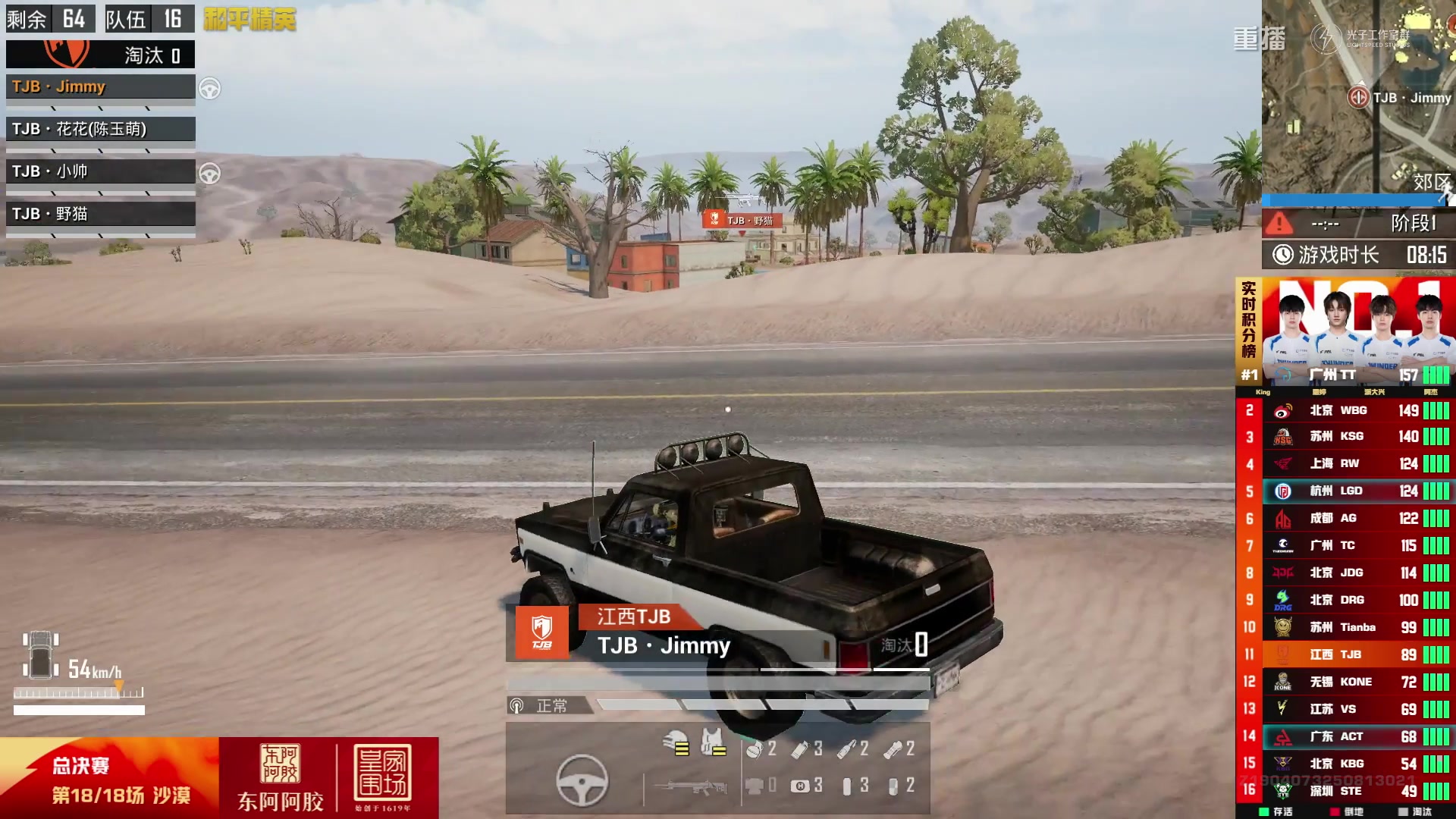Select the rifle weapon slot
The width and height of the screenshot is (1456, 819).
pyautogui.click(x=692, y=787)
